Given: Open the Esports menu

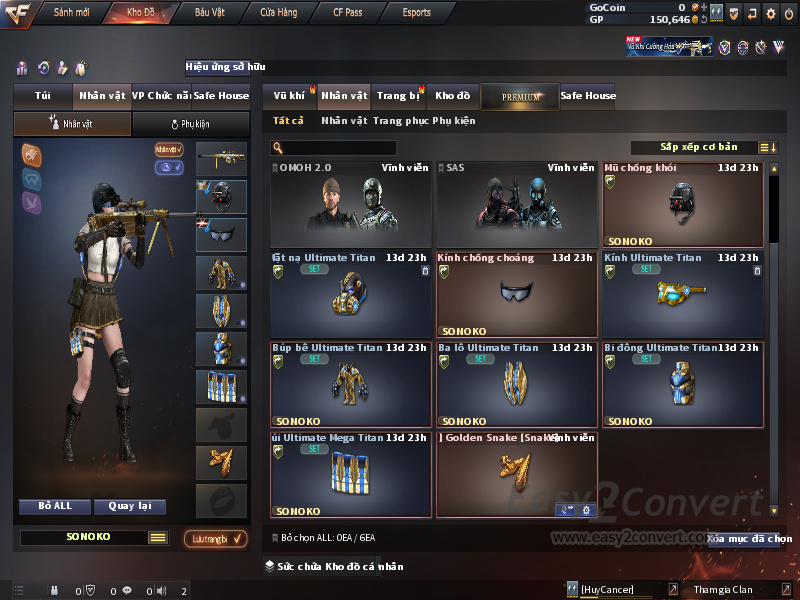Looking at the screenshot, I should click(416, 13).
